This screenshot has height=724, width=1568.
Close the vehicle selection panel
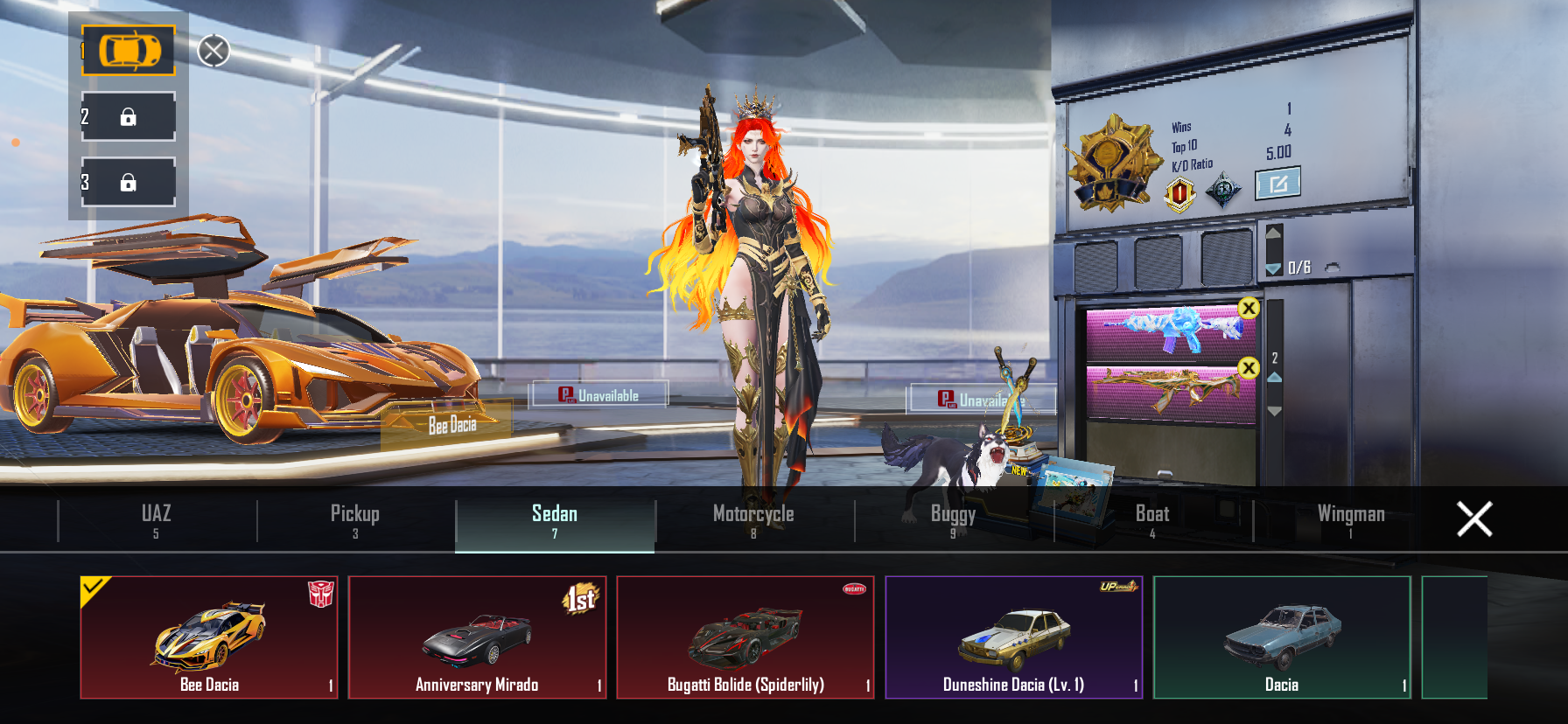point(1474,519)
